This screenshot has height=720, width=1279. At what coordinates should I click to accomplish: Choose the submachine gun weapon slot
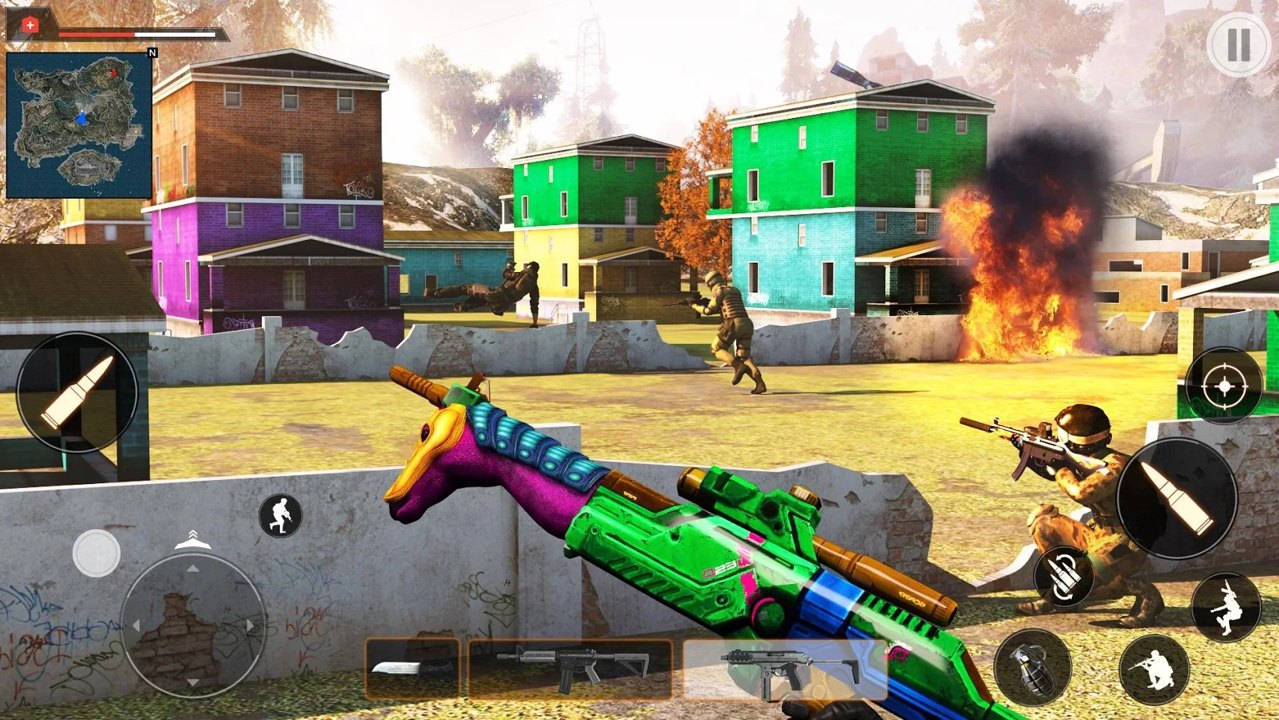click(x=786, y=668)
